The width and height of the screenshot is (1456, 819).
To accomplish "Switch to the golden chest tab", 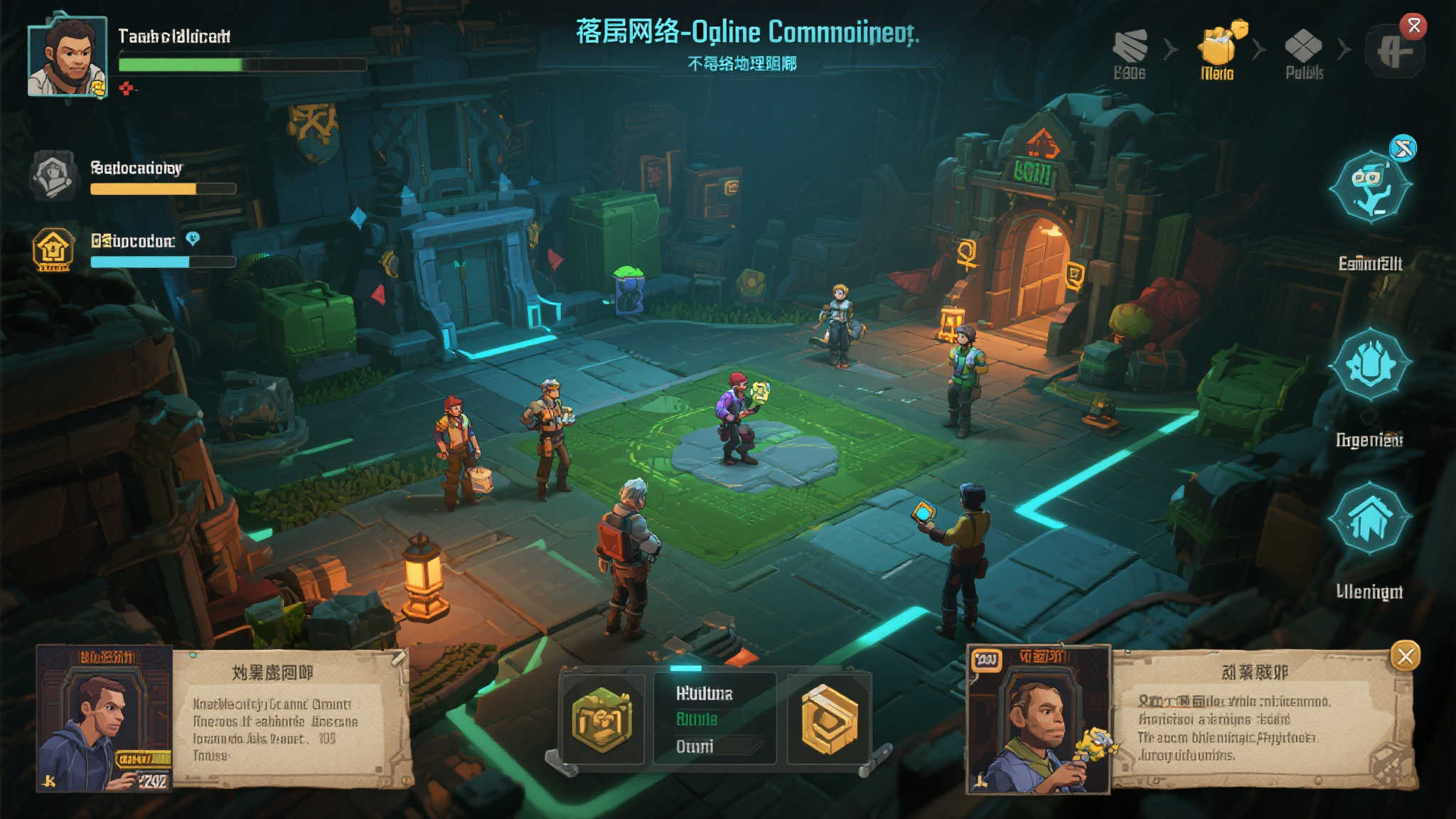I will [x=1219, y=47].
